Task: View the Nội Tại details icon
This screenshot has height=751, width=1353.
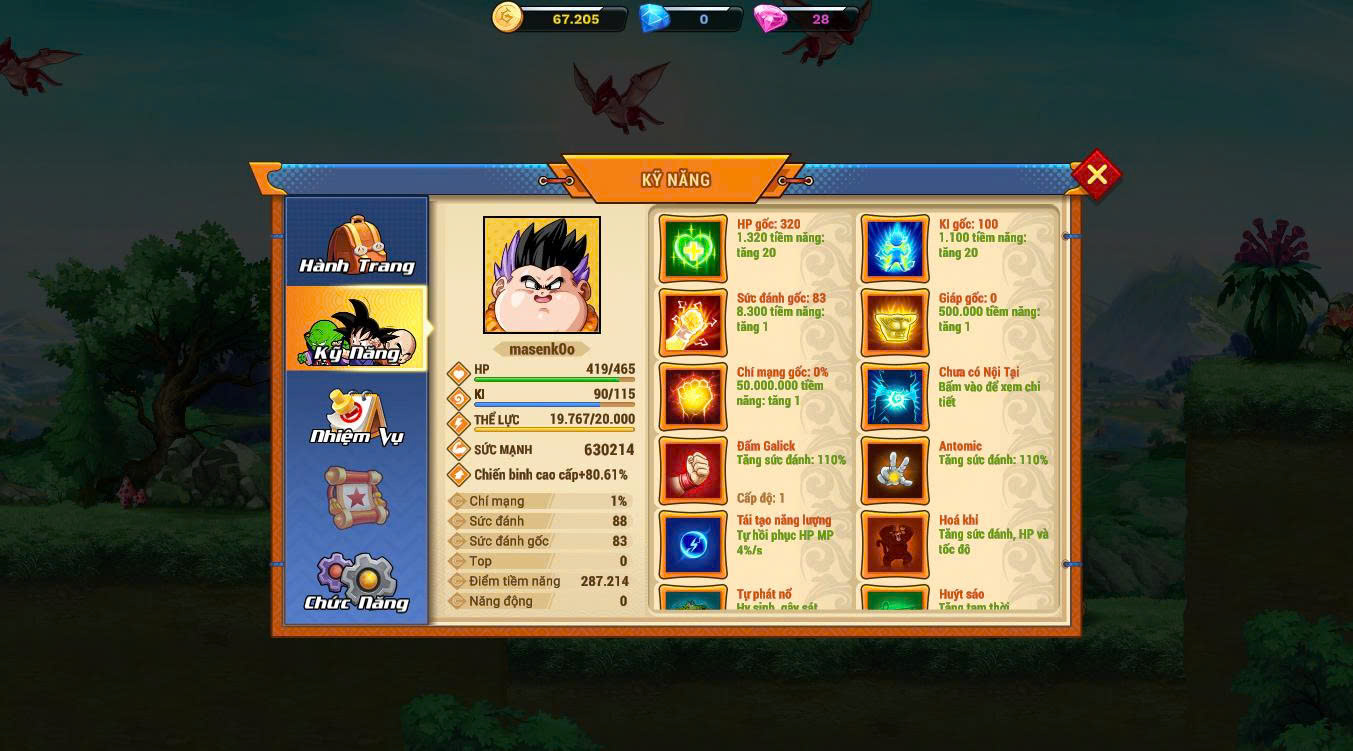Action: pyautogui.click(x=895, y=397)
